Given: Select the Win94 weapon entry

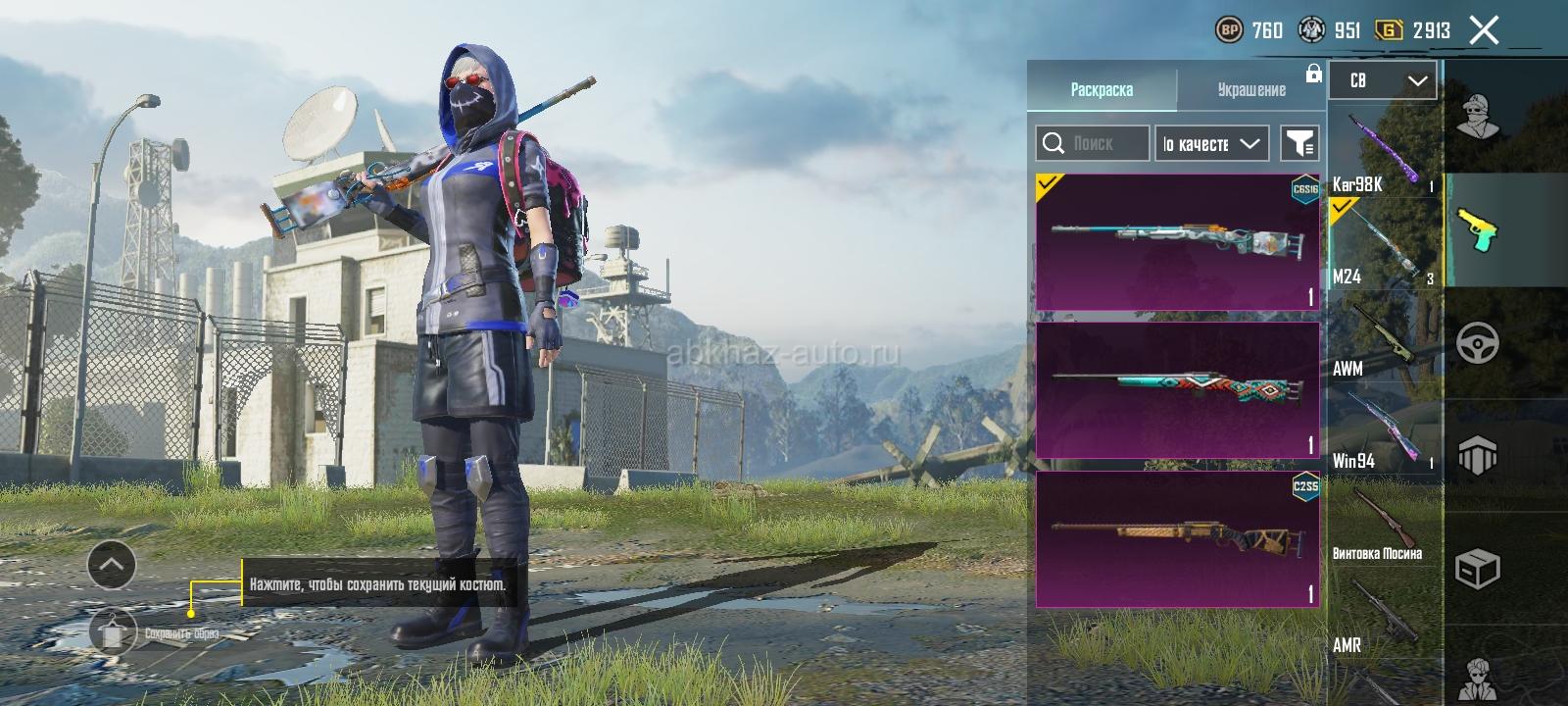Looking at the screenshot, I should [x=1384, y=431].
